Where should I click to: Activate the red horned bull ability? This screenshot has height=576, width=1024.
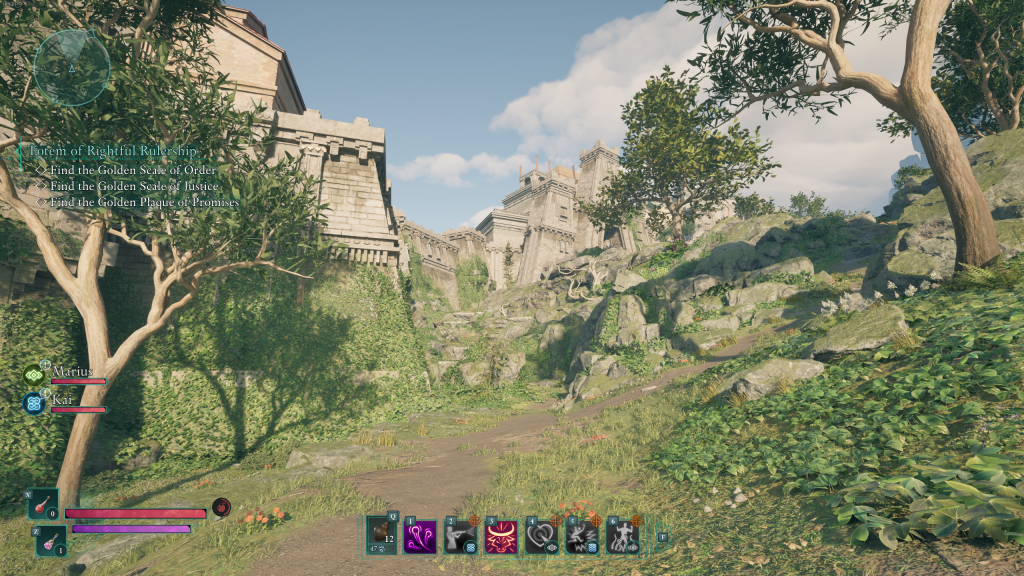point(501,537)
